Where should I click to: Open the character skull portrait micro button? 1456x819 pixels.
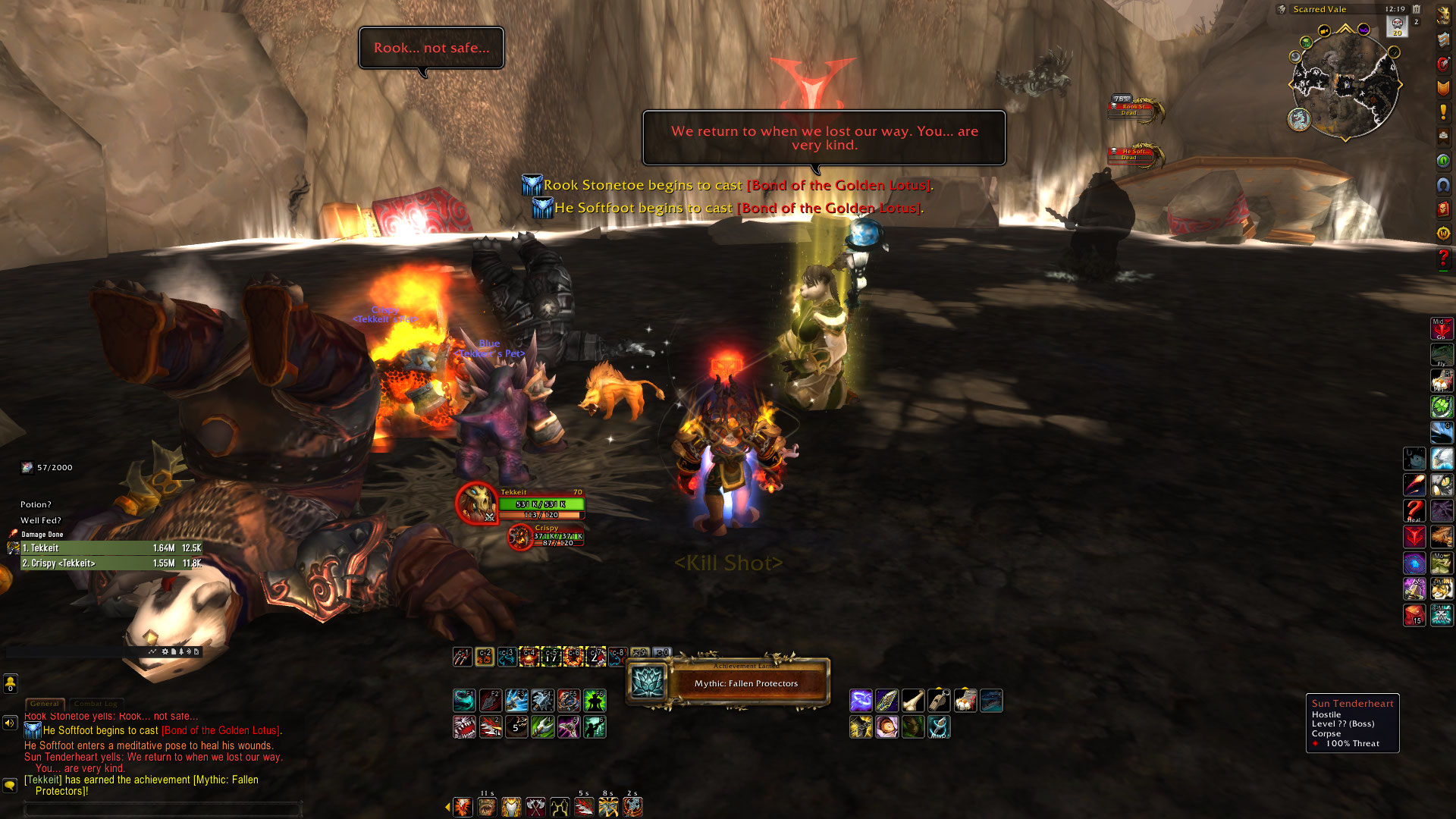click(x=1443, y=16)
